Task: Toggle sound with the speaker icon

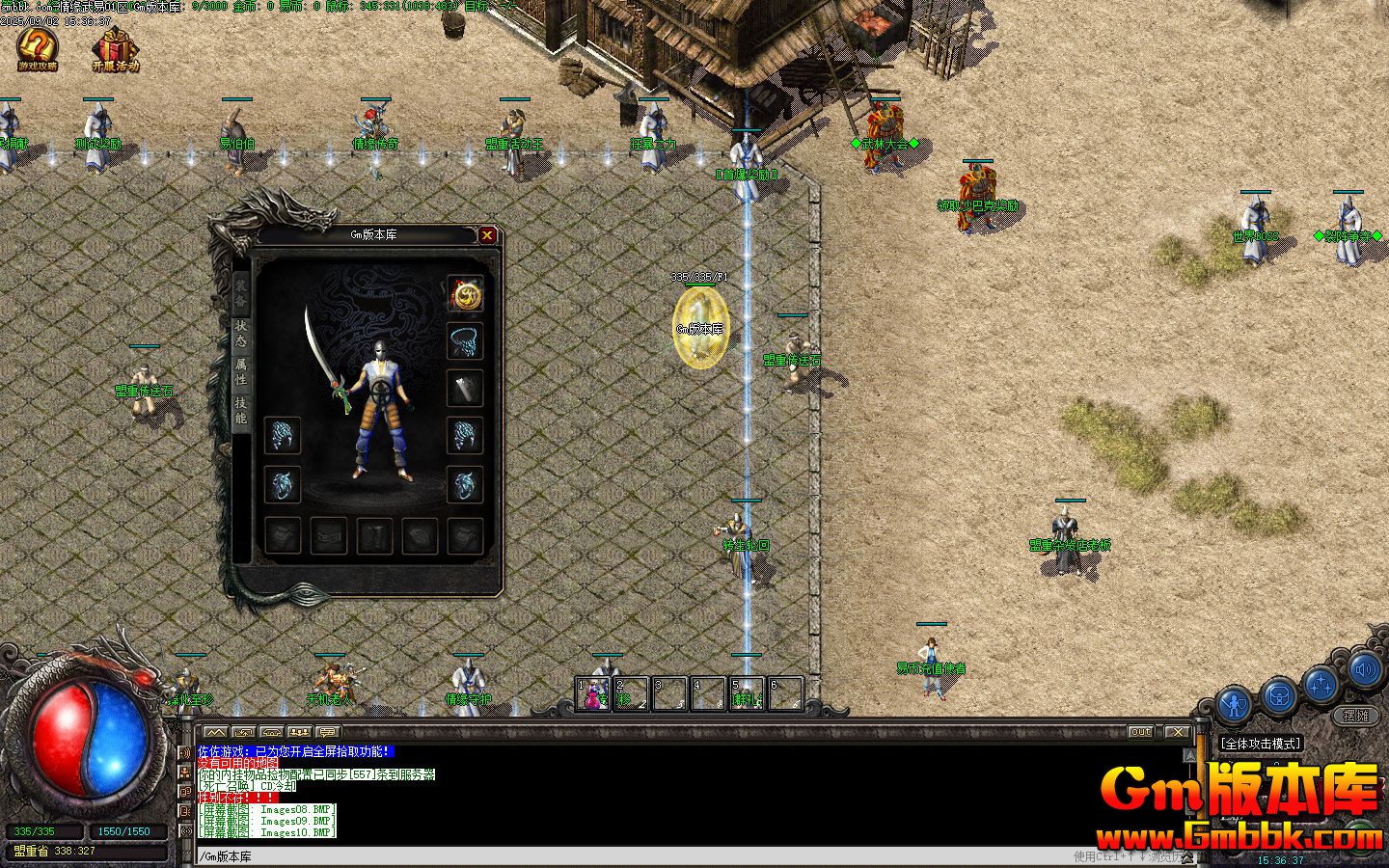Action: pos(1364,668)
